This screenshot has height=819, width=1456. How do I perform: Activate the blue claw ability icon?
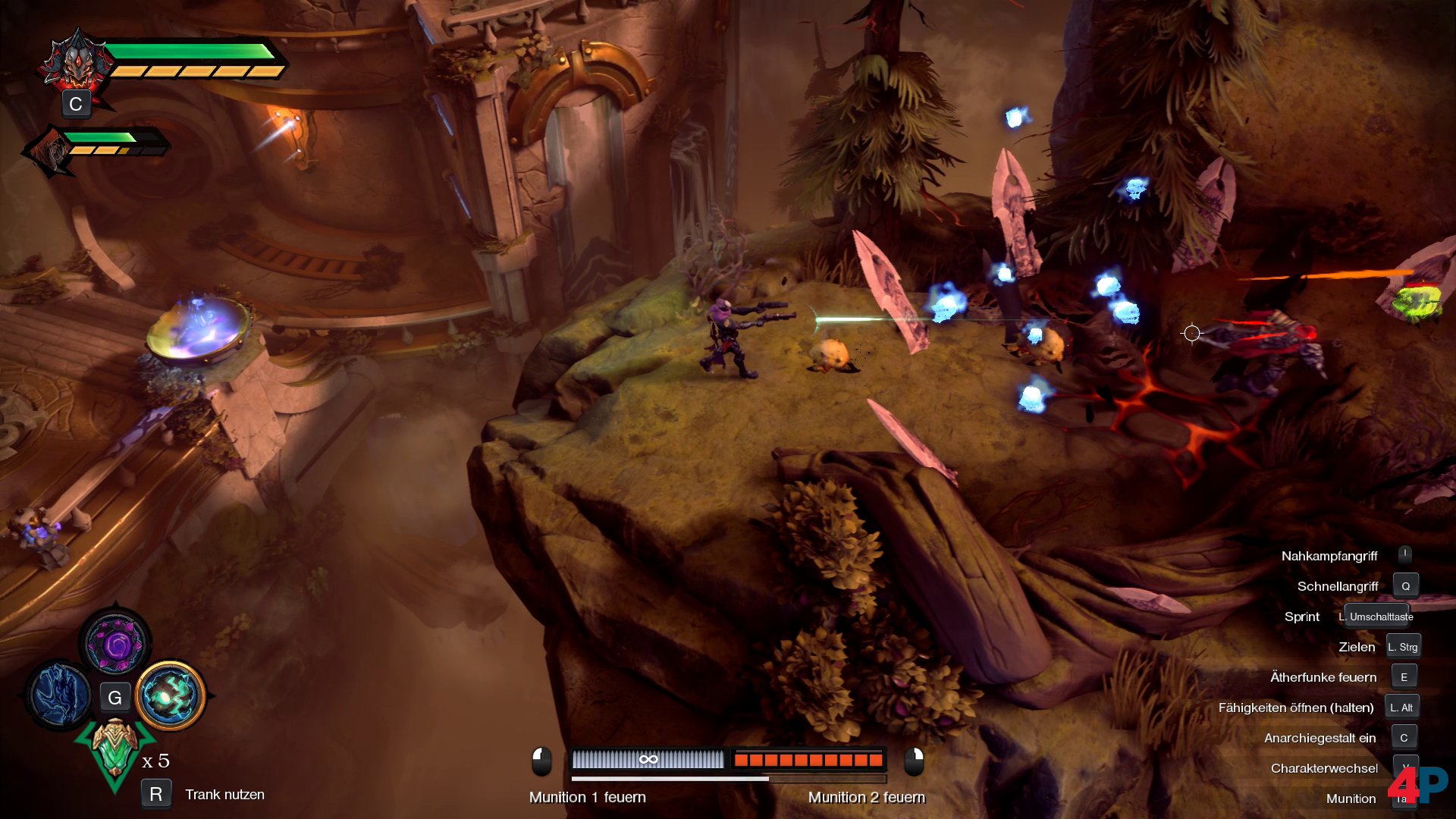point(59,694)
